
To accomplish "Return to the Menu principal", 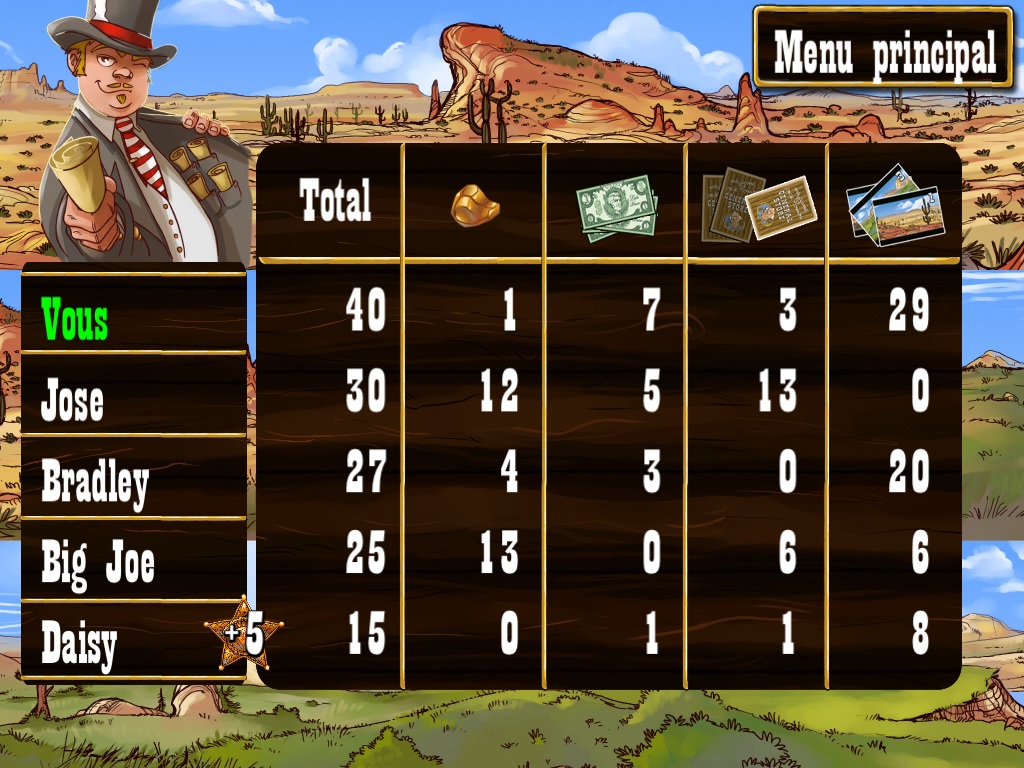I will [884, 49].
